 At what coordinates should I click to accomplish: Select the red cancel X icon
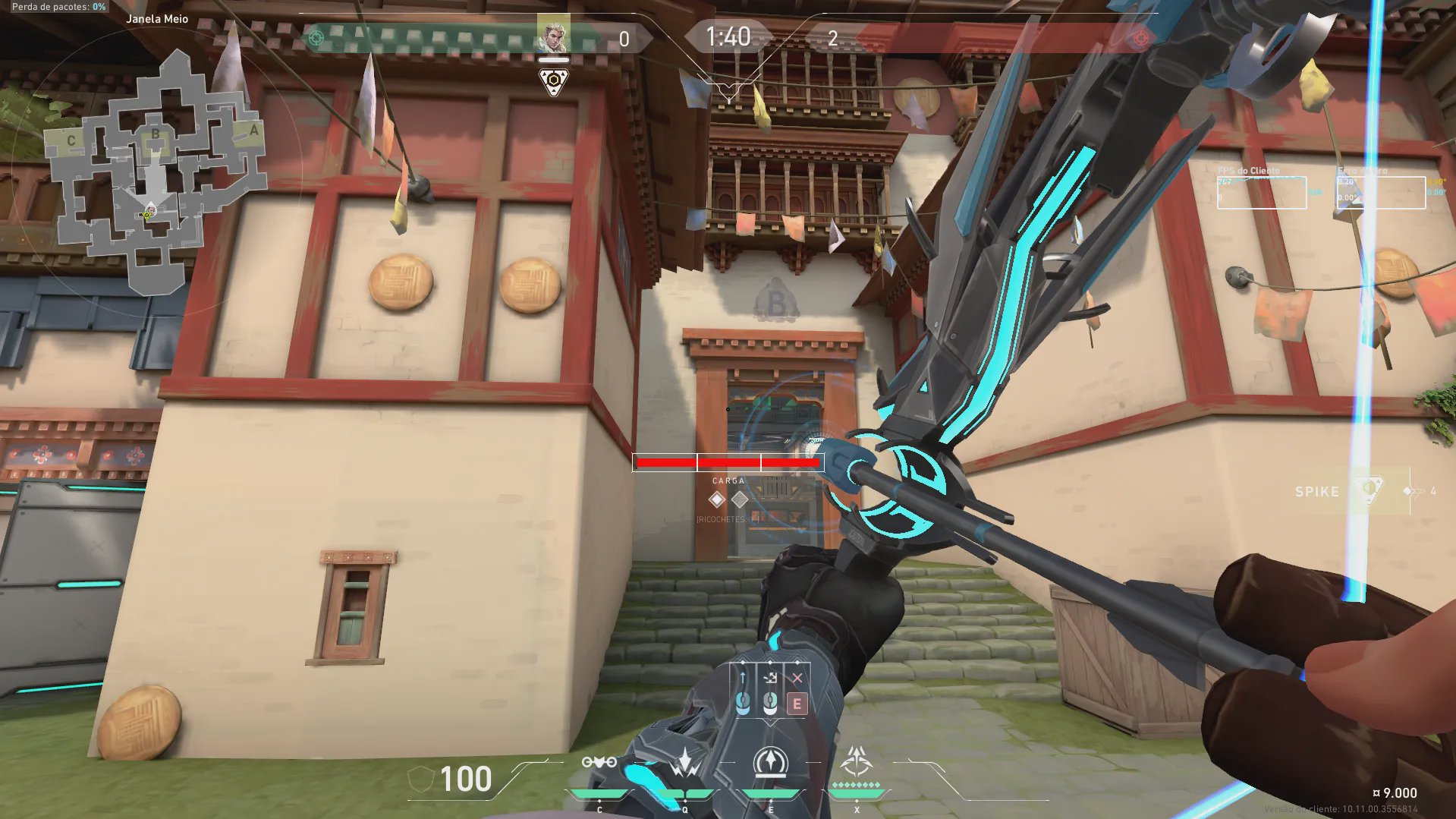click(x=797, y=678)
